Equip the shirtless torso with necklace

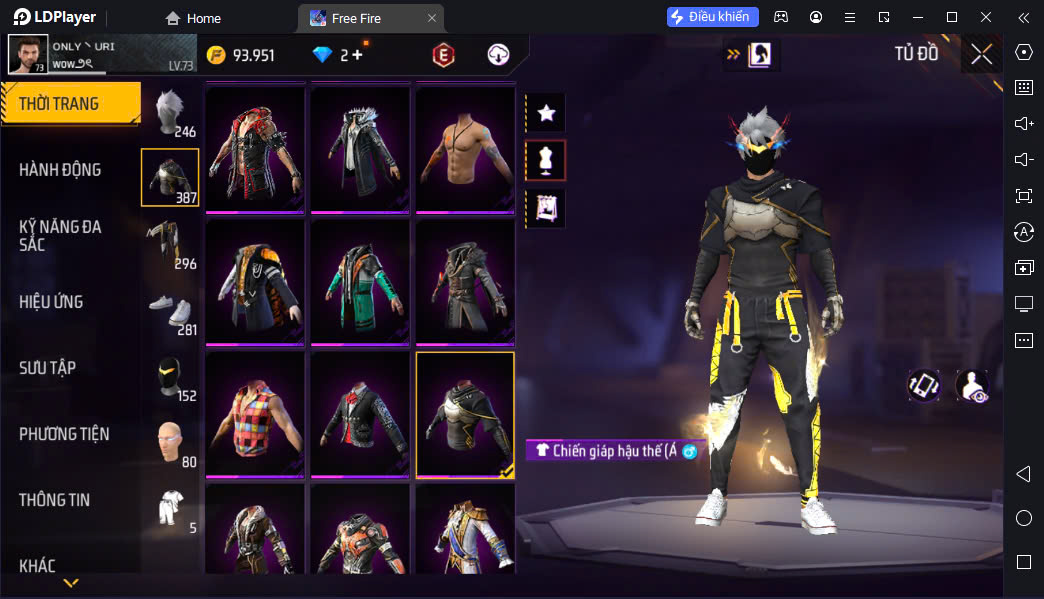point(465,148)
